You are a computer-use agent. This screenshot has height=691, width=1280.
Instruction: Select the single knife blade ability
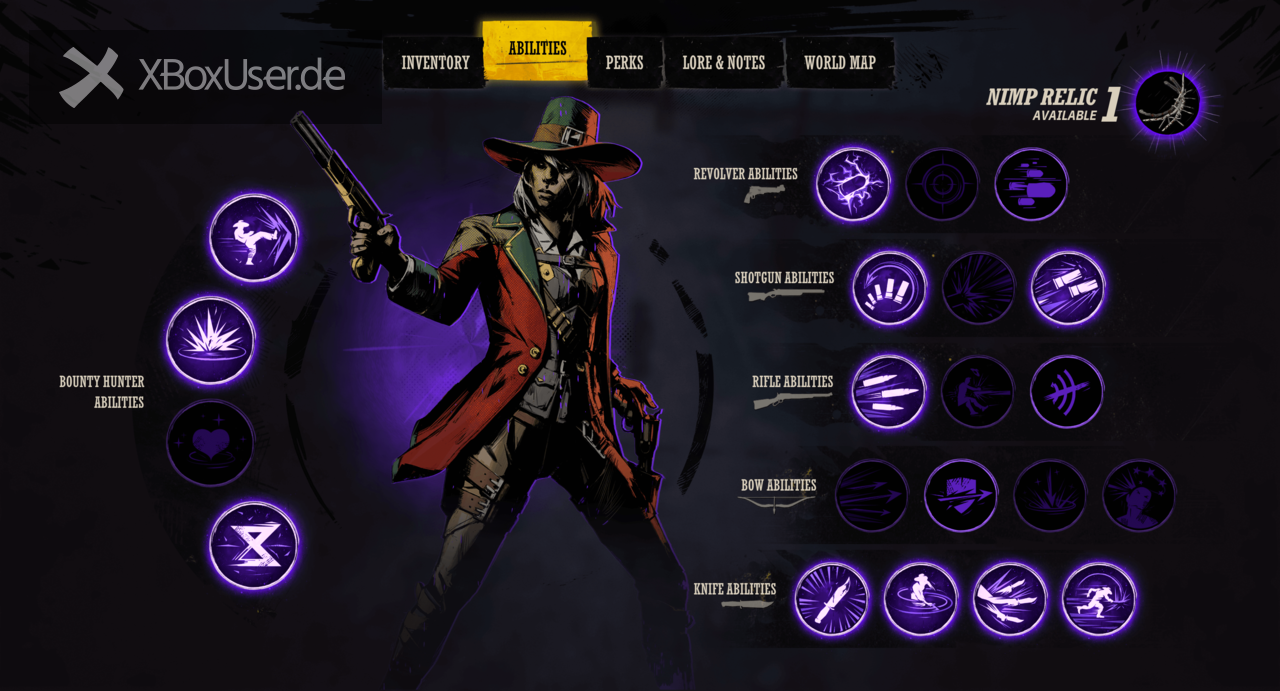pyautogui.click(x=832, y=600)
